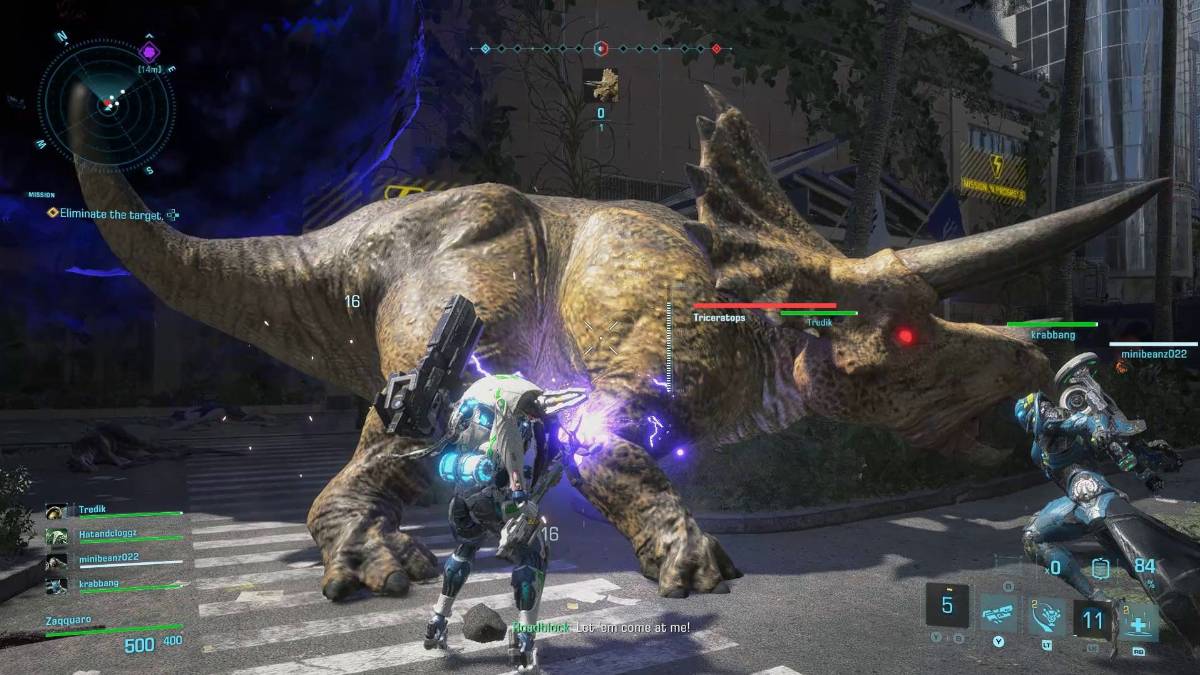Click the circular radar minimap

click(x=106, y=104)
